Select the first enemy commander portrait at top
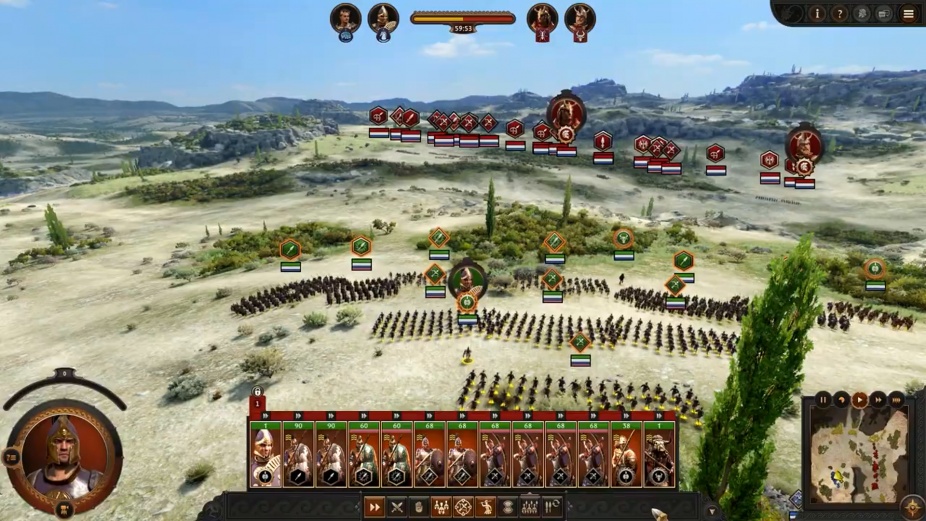Image resolution: width=926 pixels, height=521 pixels. pyautogui.click(x=542, y=18)
